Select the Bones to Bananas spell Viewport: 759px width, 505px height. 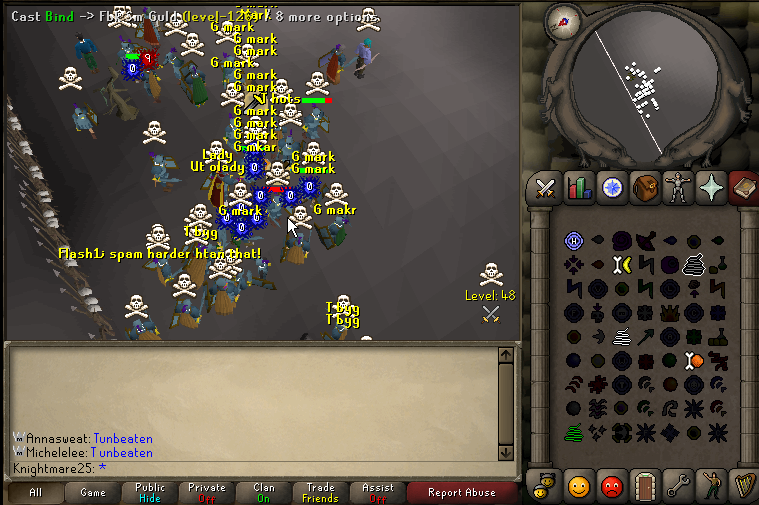621,264
